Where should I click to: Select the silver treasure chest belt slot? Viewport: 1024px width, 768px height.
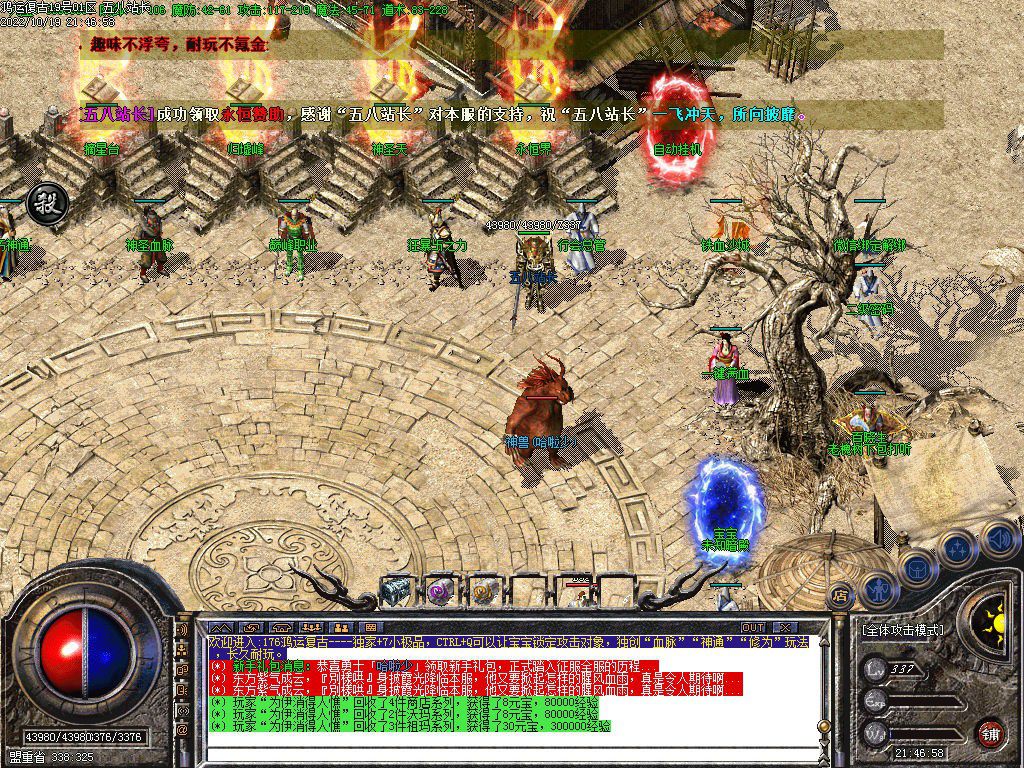(396, 591)
